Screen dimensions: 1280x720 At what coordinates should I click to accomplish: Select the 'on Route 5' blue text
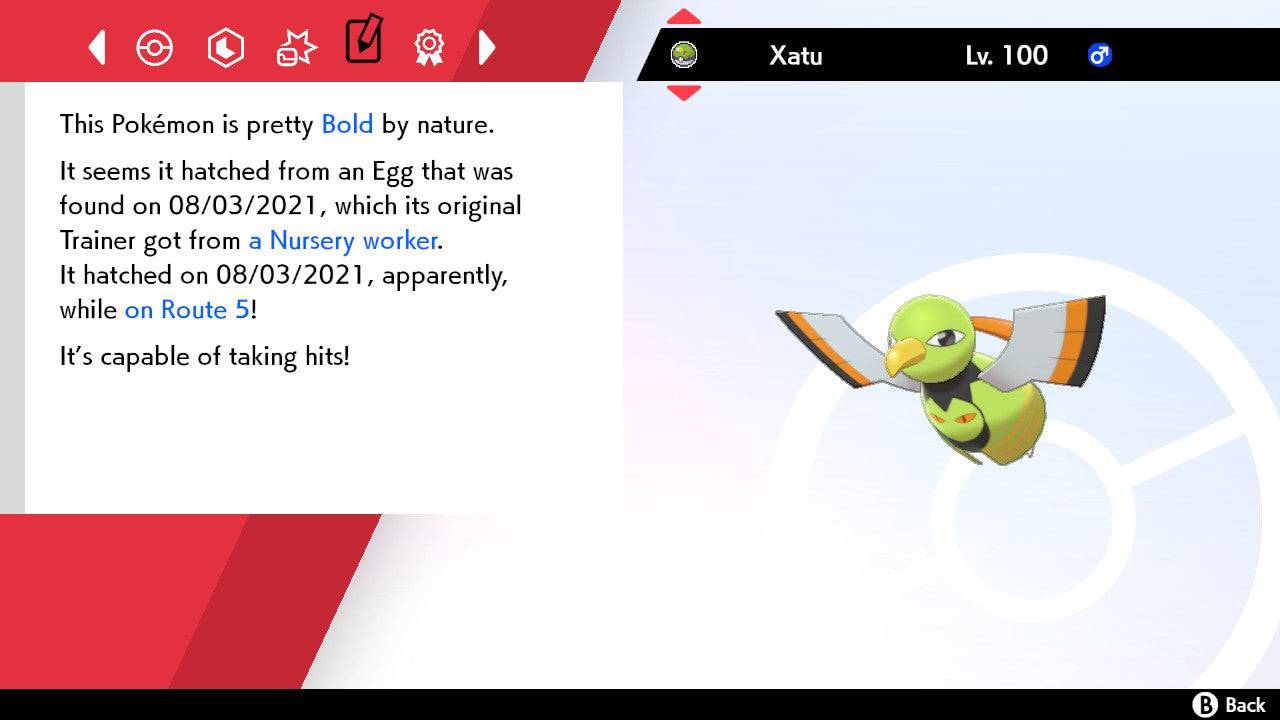(185, 310)
